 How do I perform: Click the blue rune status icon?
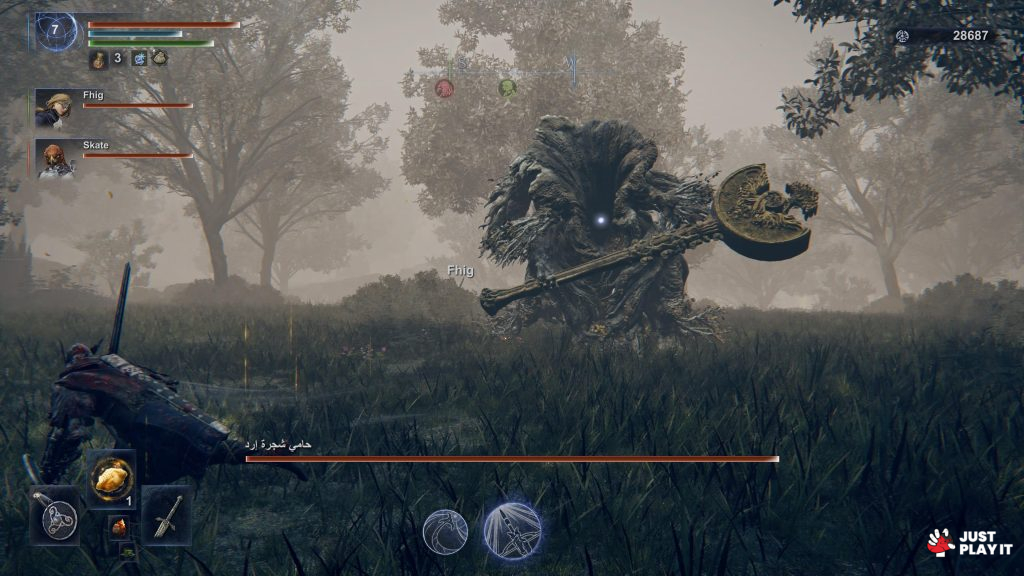139,58
